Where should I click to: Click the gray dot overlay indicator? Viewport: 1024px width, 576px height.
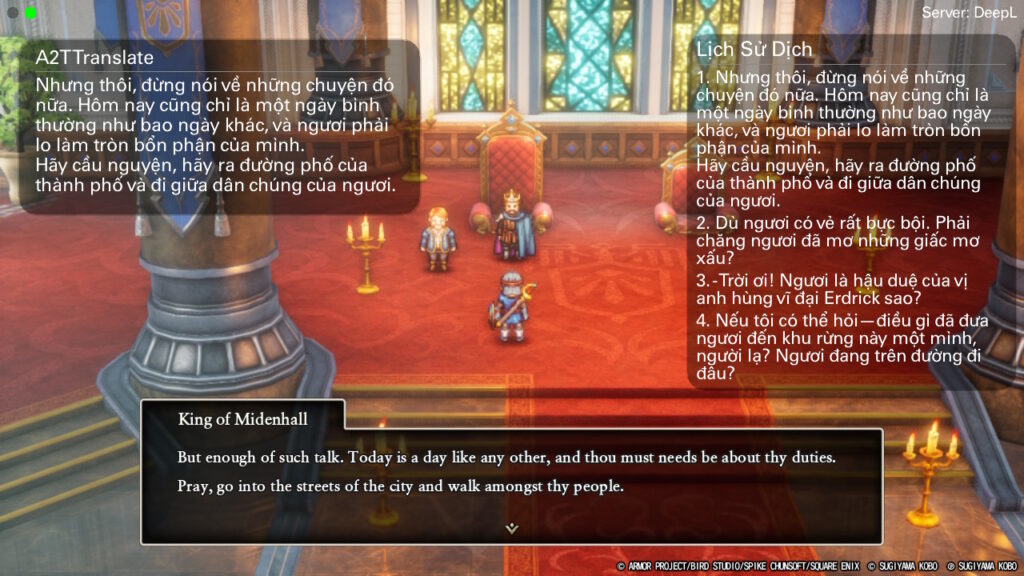[x=13, y=13]
